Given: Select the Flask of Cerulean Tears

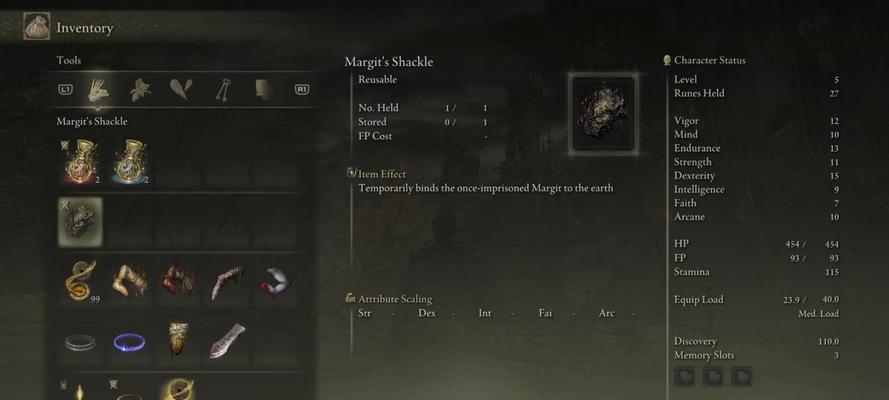Looking at the screenshot, I should (x=129, y=162).
